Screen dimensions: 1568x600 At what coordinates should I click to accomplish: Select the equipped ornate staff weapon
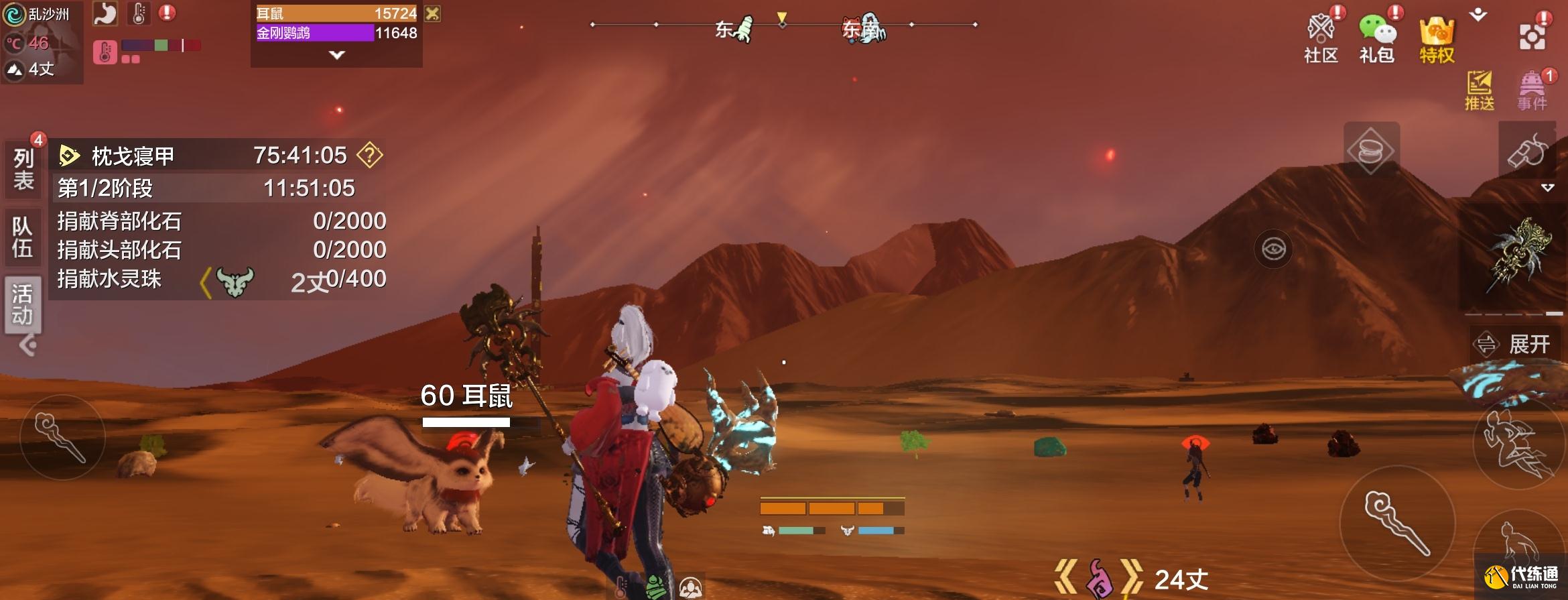pos(1520,255)
